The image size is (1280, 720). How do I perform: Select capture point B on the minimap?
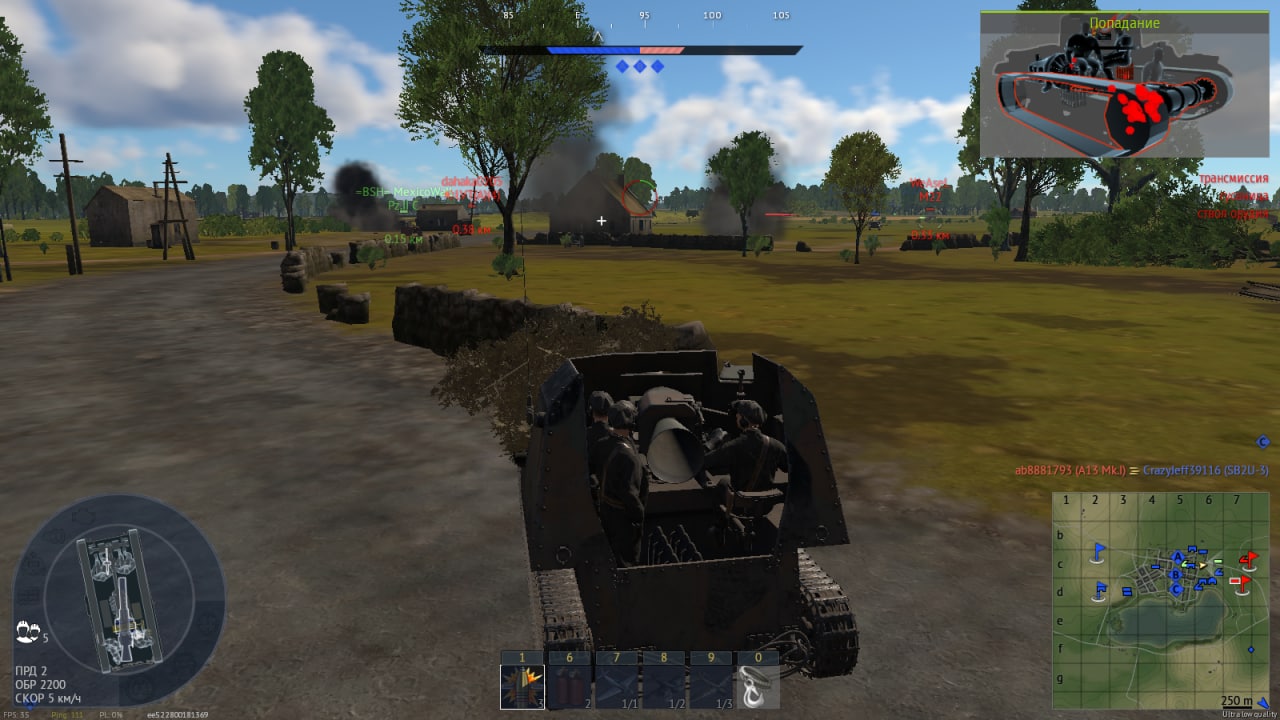[1176, 574]
